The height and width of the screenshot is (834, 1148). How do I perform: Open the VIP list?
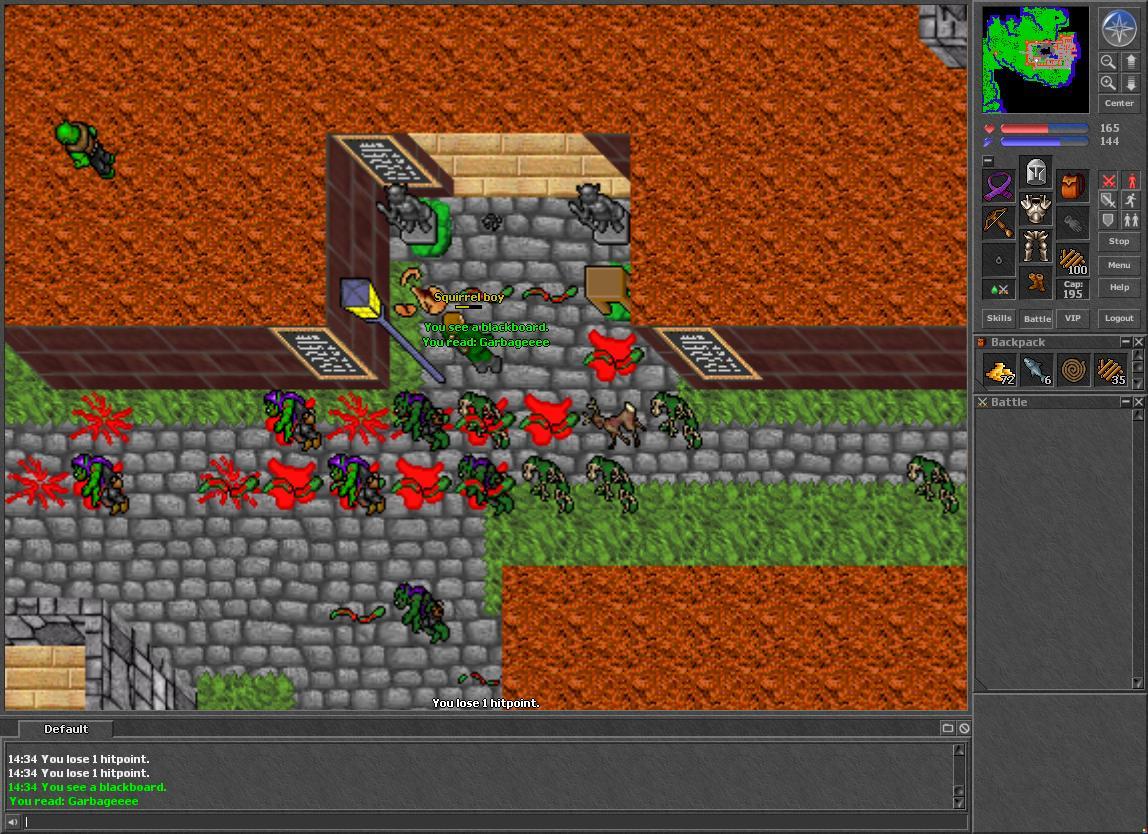coord(1073,318)
